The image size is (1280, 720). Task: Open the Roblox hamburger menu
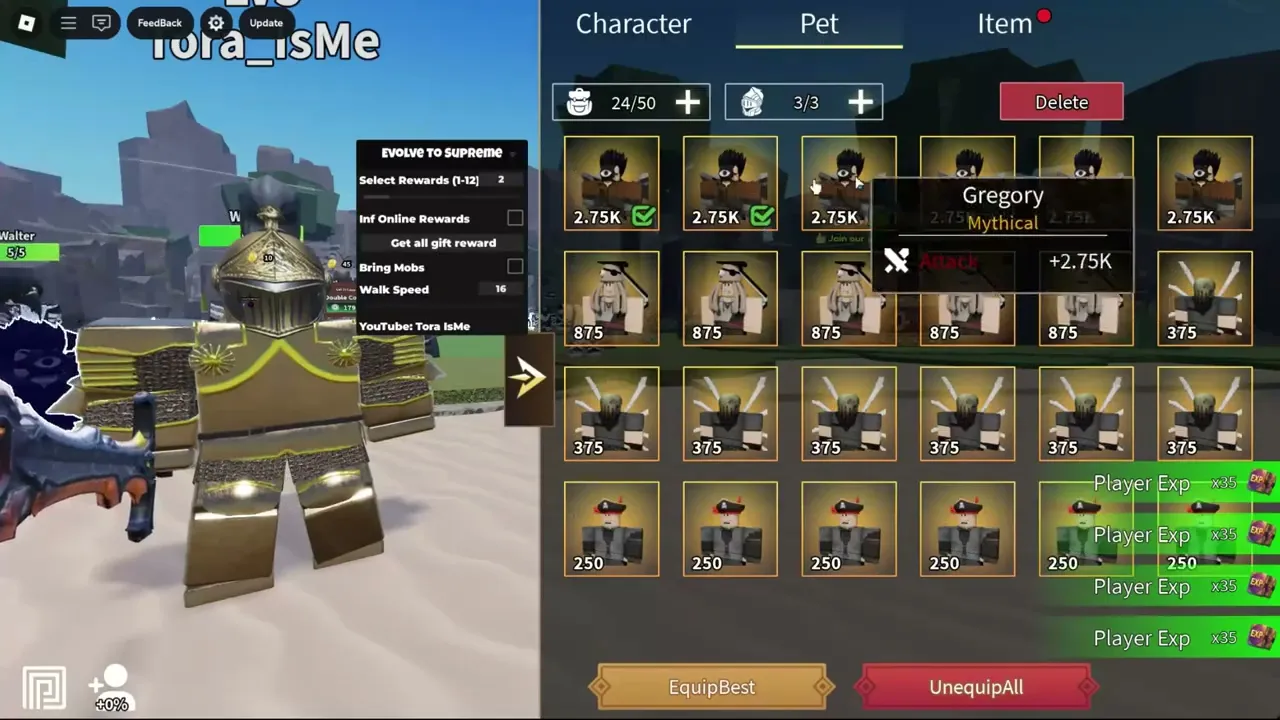(x=68, y=22)
